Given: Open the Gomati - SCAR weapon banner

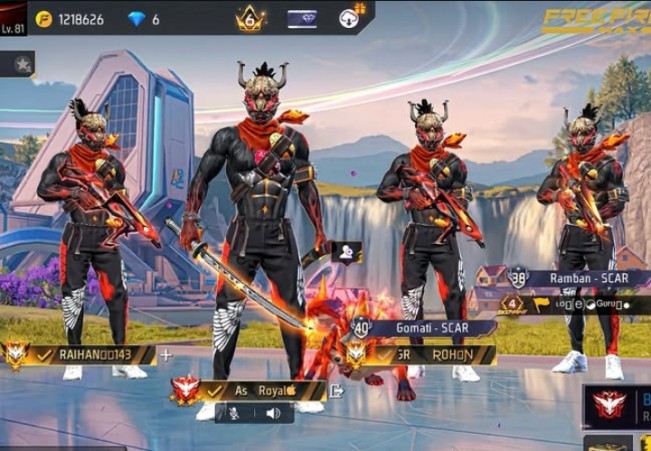Looking at the screenshot, I should point(432,327).
